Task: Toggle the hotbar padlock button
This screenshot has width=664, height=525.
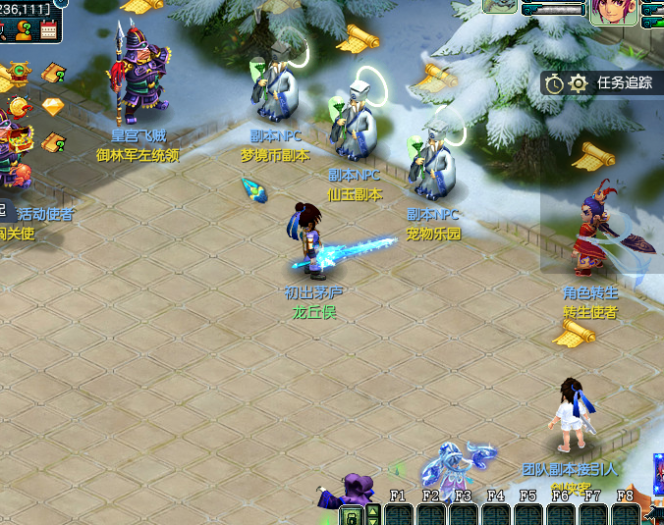Action: point(352,516)
